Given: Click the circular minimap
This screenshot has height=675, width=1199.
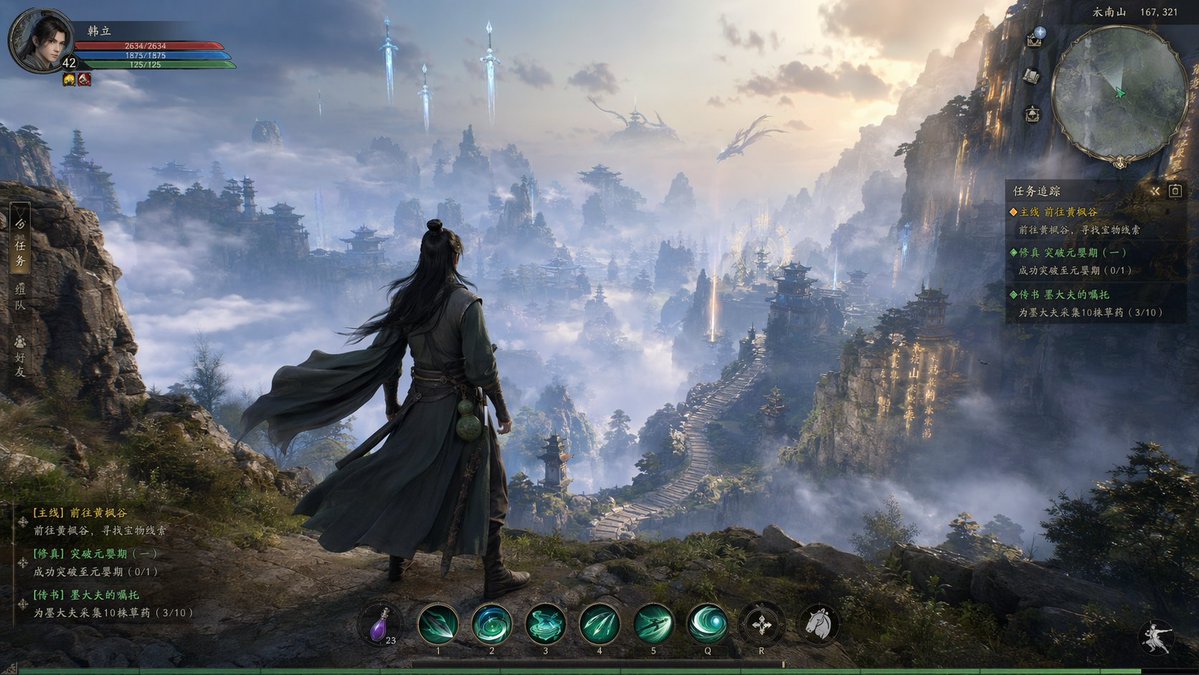Looking at the screenshot, I should (x=1120, y=94).
